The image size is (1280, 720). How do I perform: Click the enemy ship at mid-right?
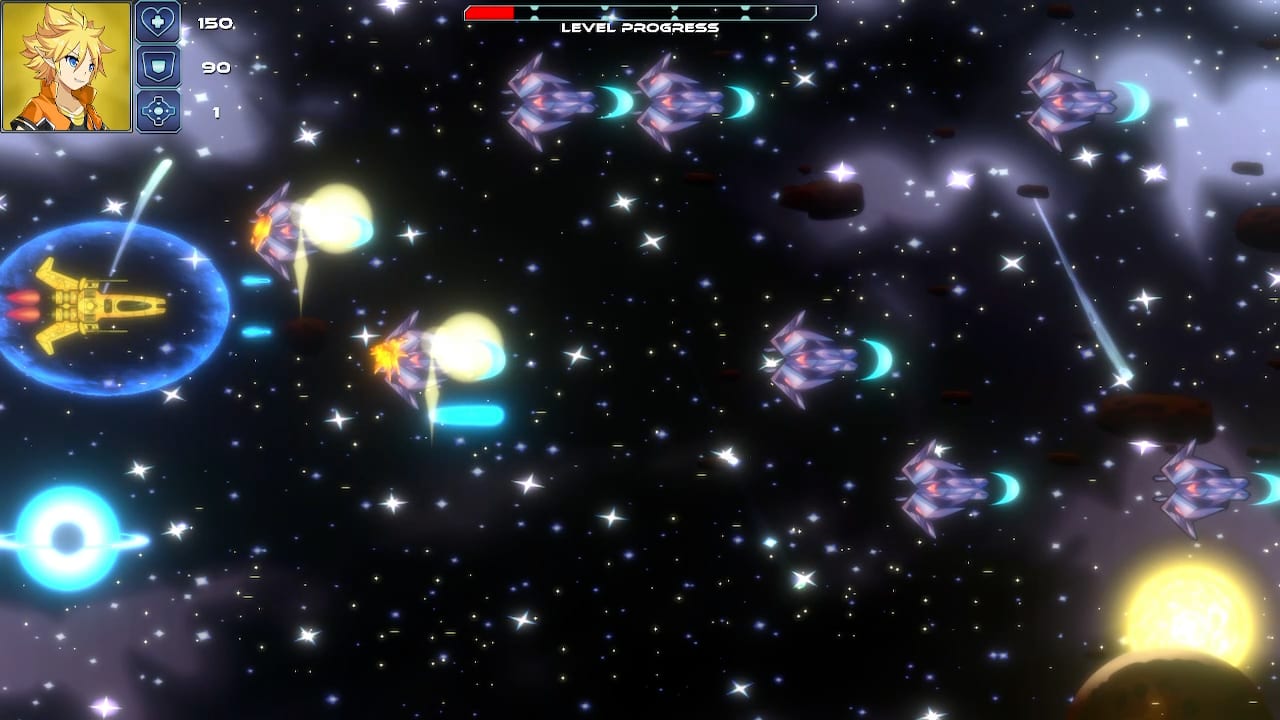(x=810, y=360)
